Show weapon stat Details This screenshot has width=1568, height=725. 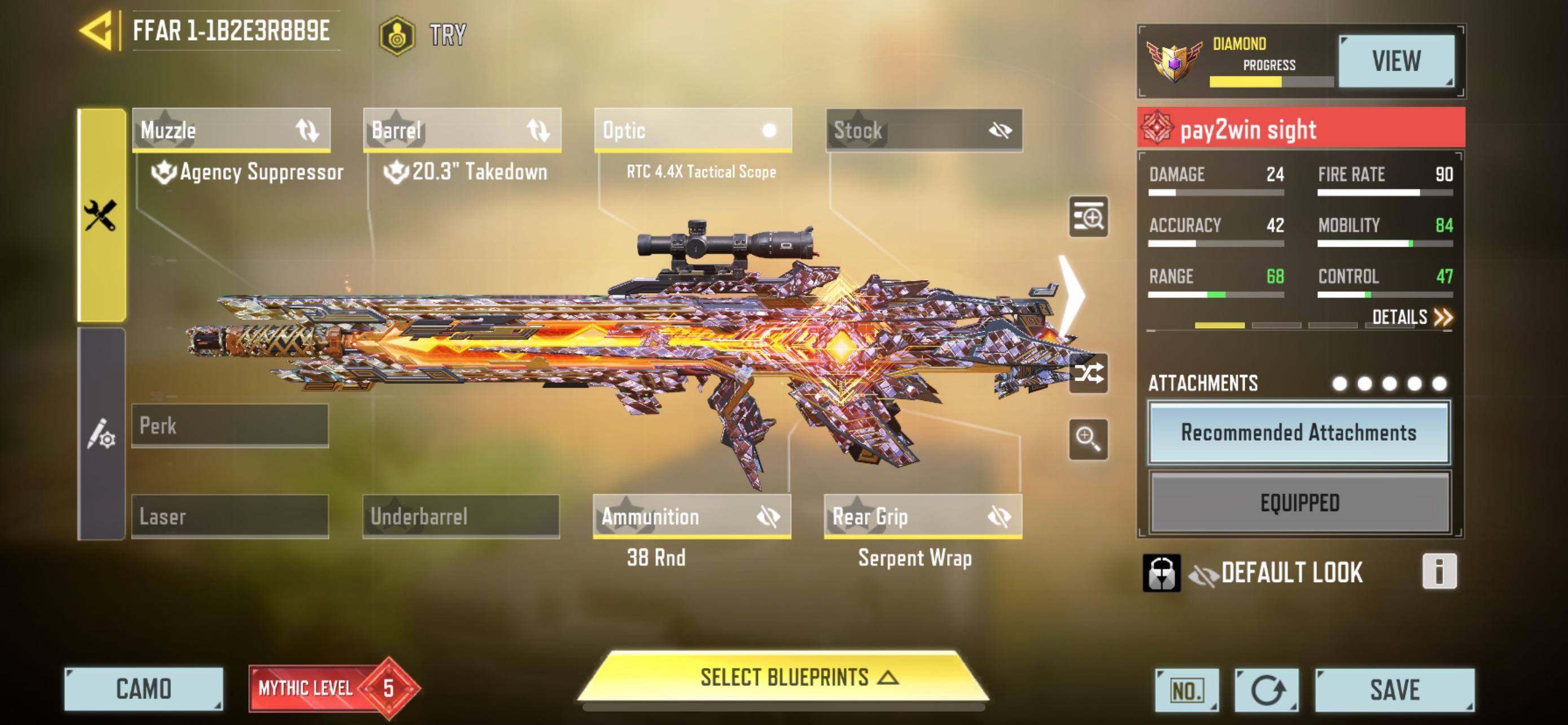coord(1412,317)
